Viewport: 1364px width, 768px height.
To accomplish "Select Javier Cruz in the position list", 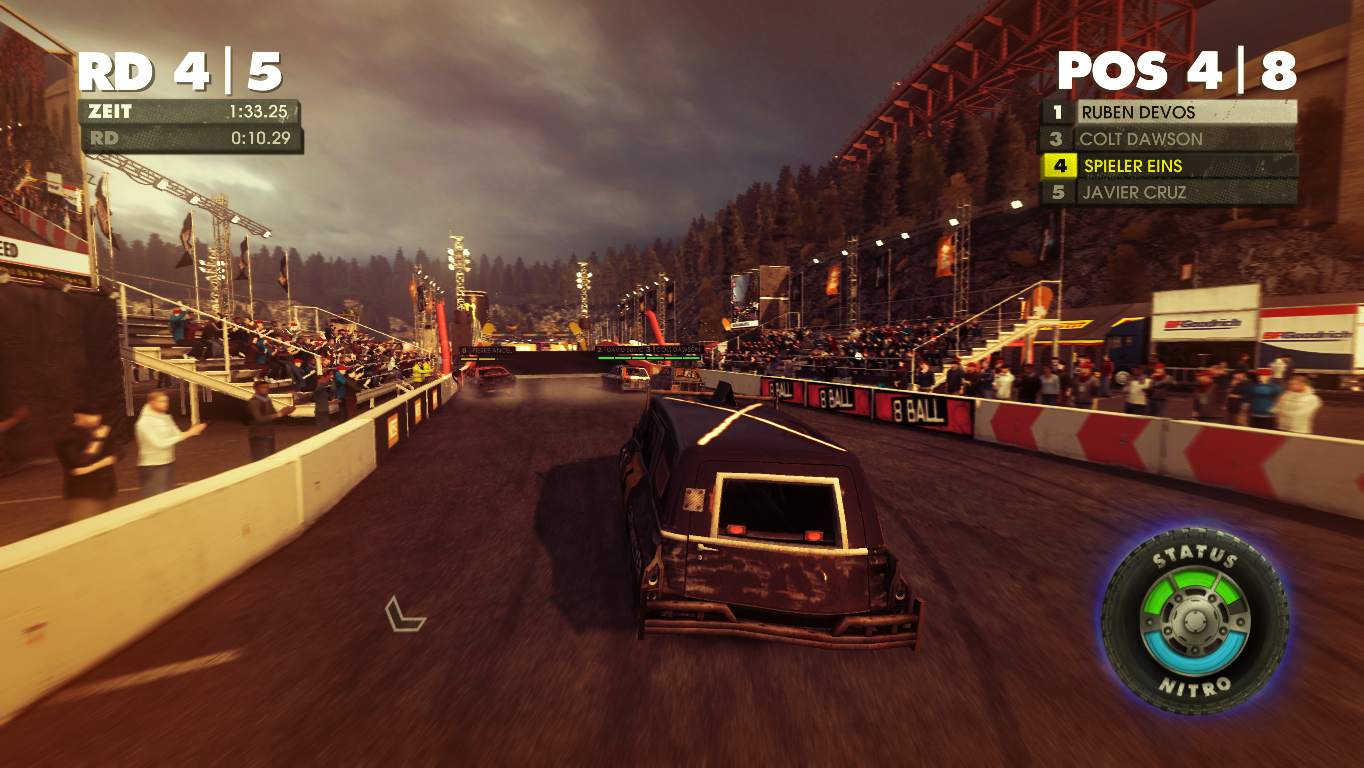I will click(1168, 193).
